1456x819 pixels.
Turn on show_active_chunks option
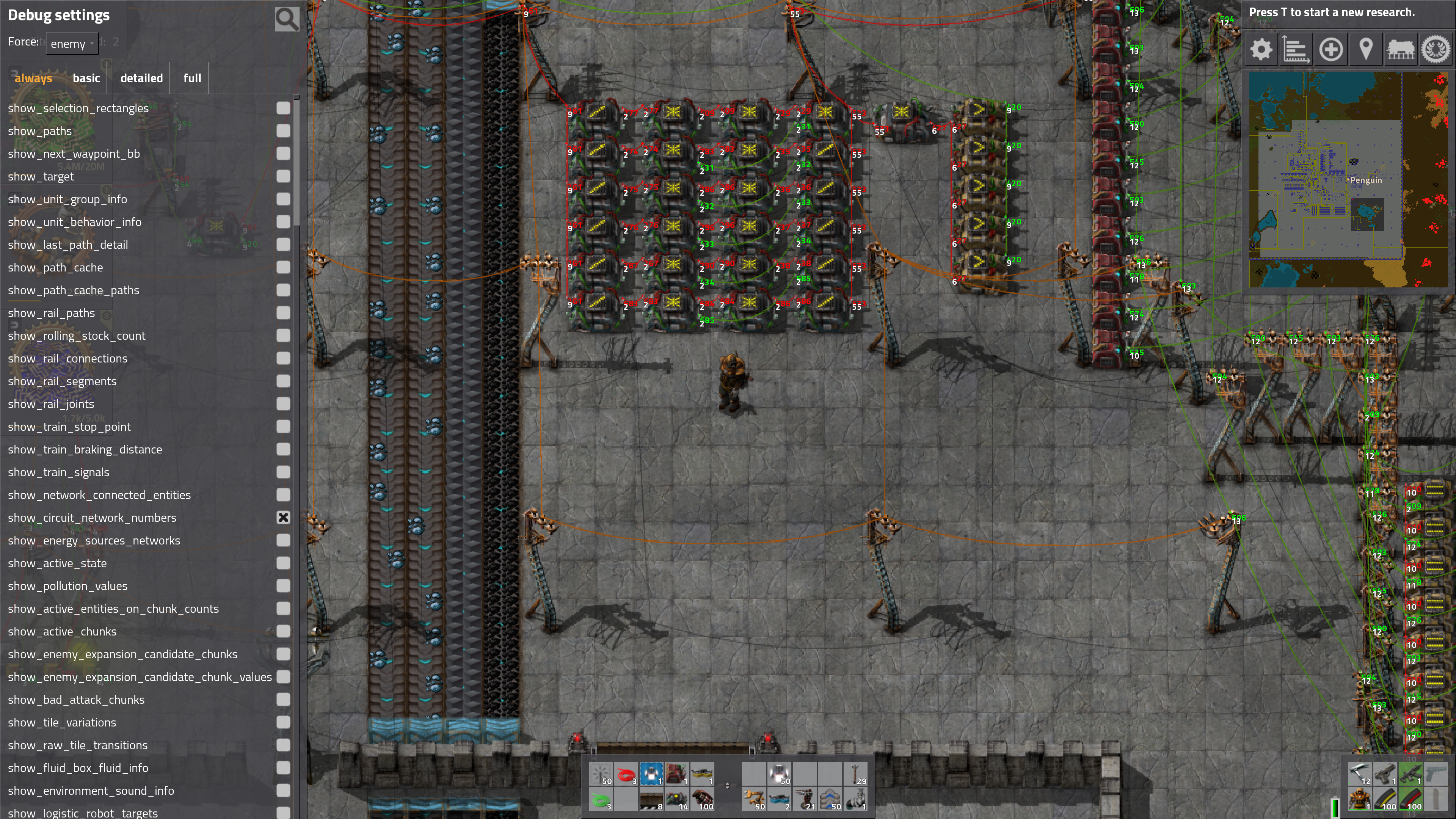pyautogui.click(x=283, y=631)
